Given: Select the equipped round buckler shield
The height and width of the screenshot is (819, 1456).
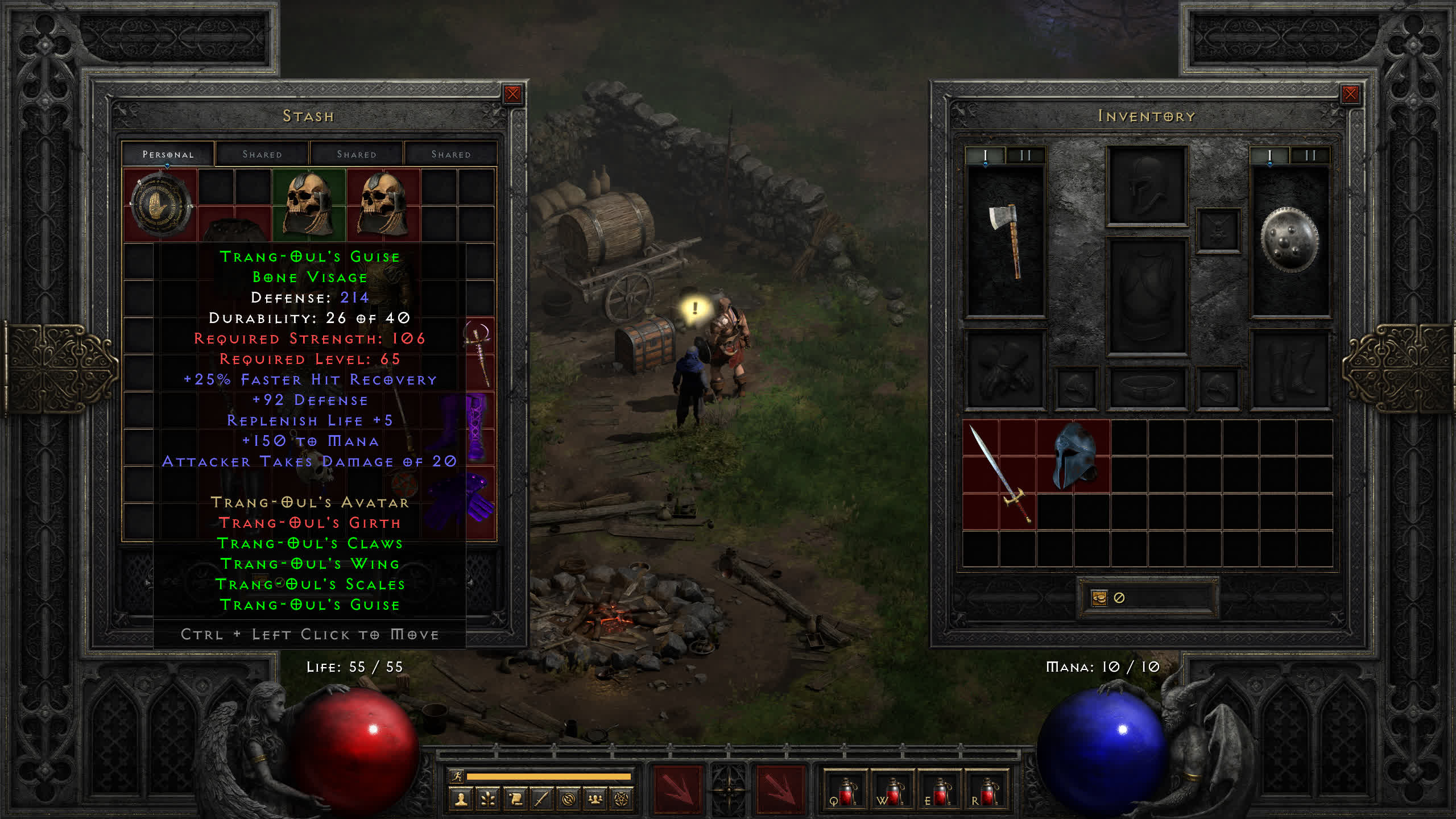Looking at the screenshot, I should [x=1289, y=240].
